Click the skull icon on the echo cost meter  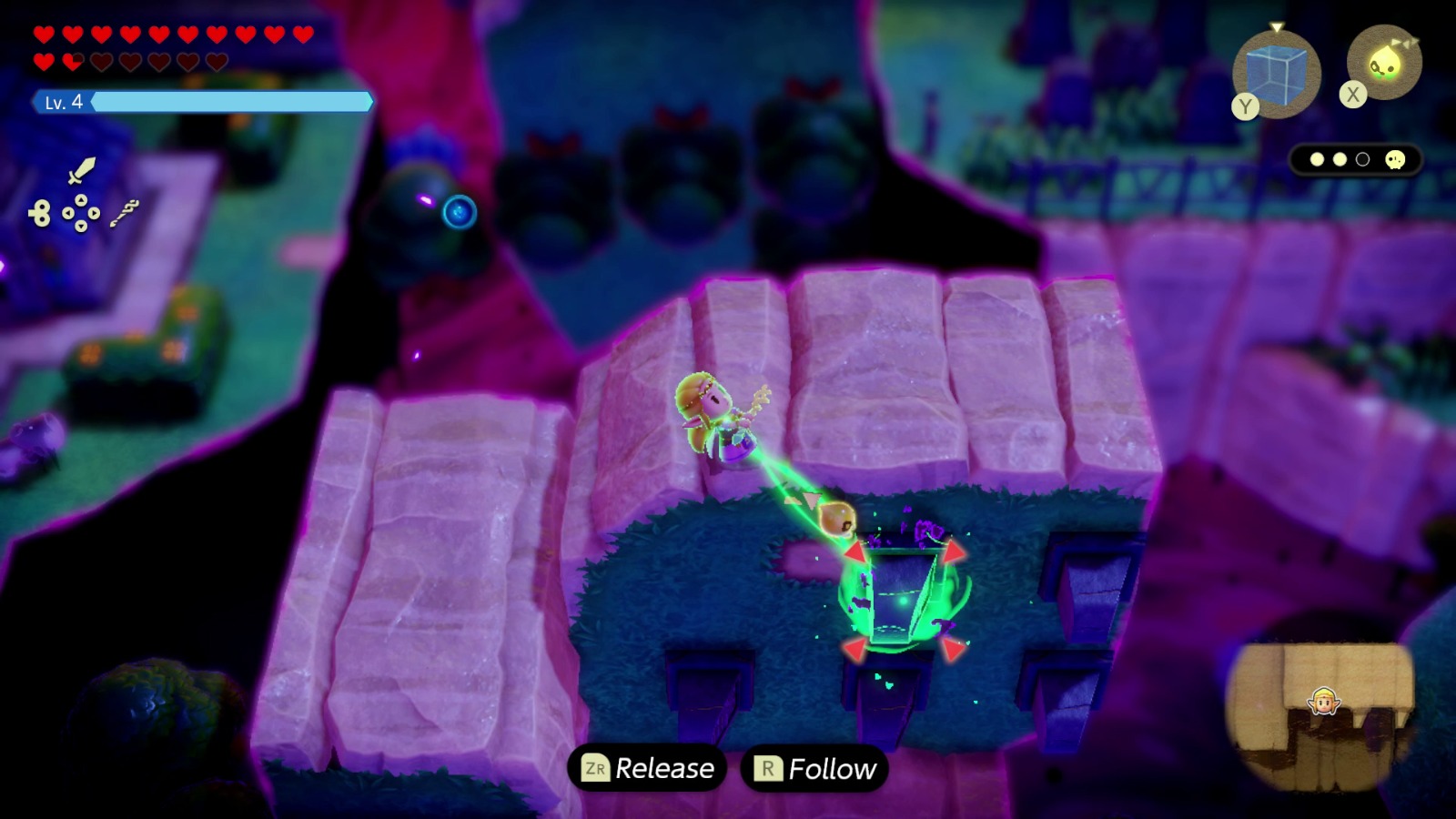pyautogui.click(x=1394, y=159)
